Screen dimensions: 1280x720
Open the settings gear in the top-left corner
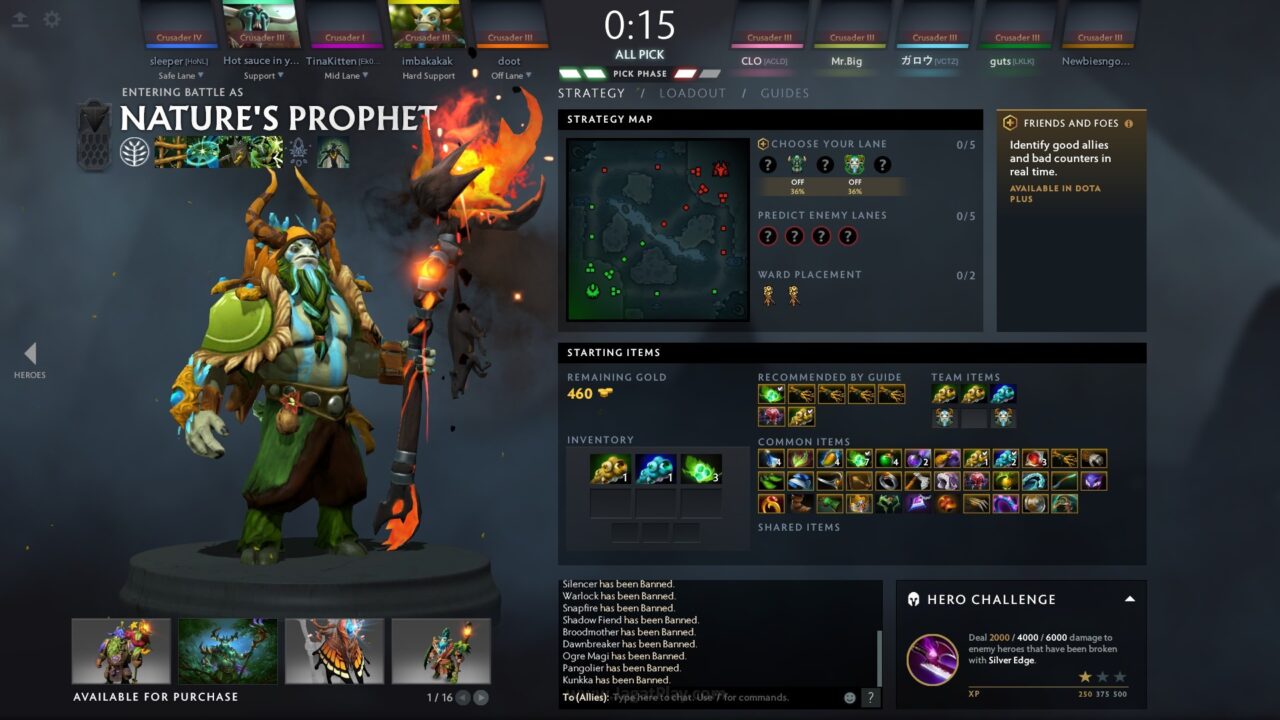tap(52, 19)
